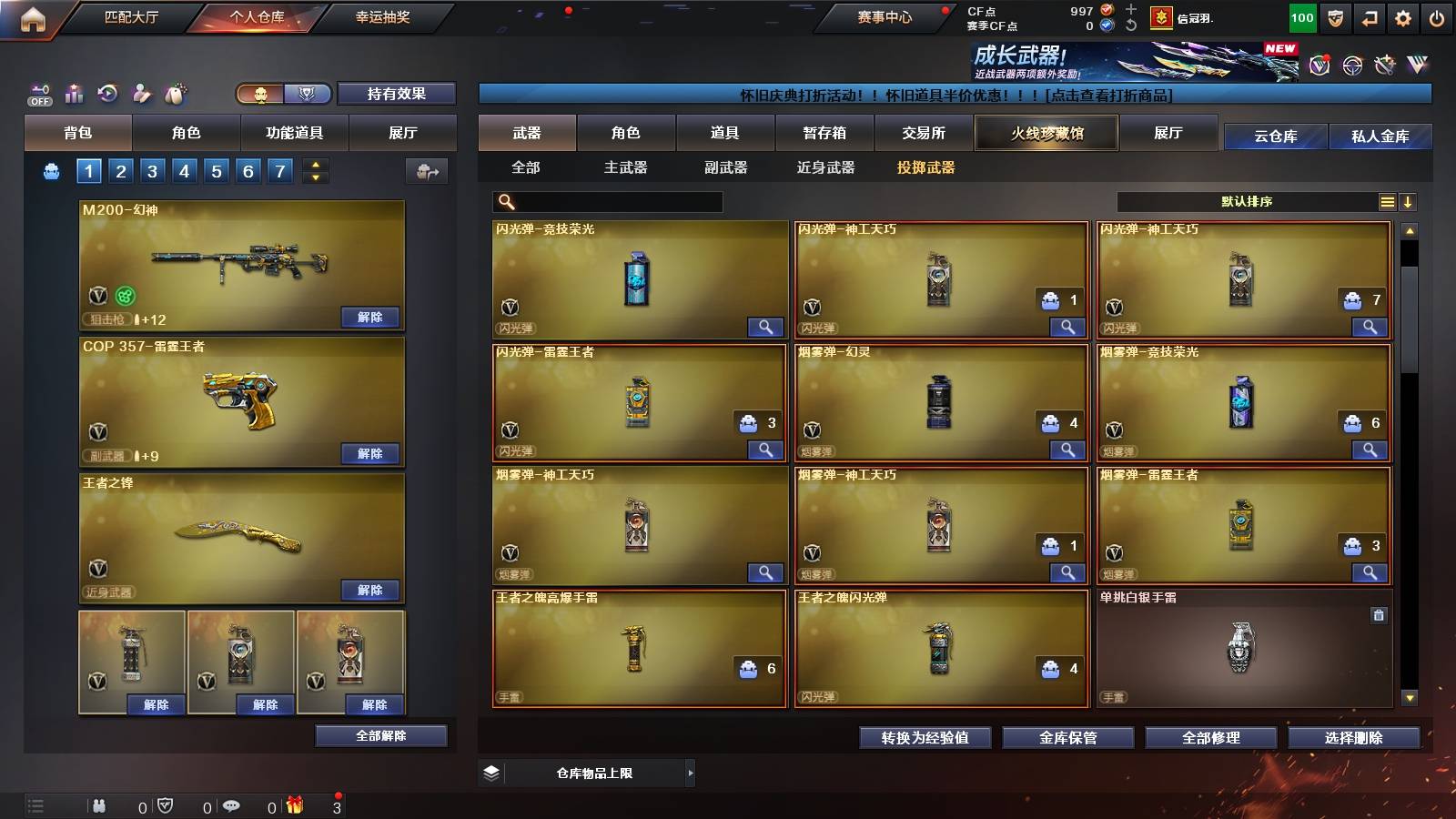Click the 全部解除 button

[380, 735]
